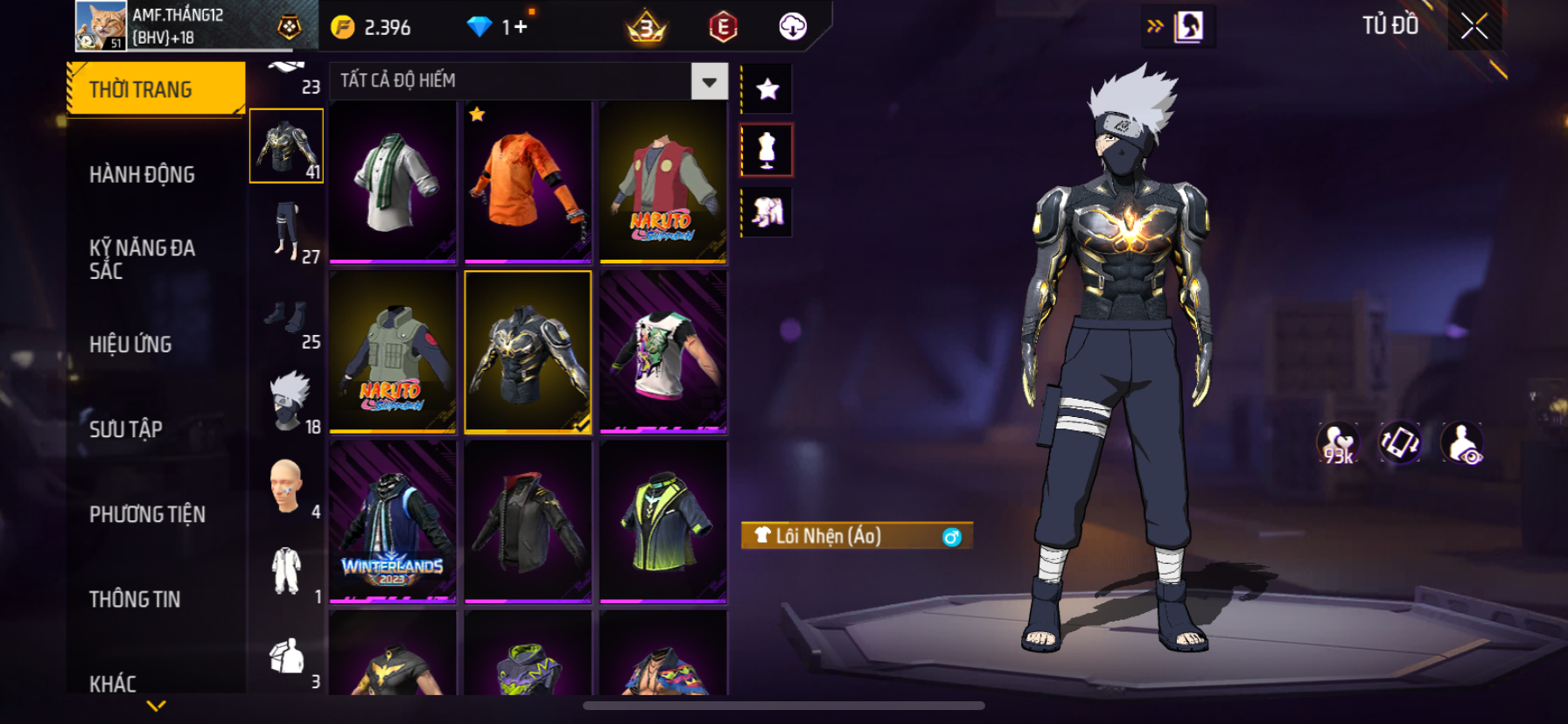Open the Phương Tiện tab

(148, 514)
